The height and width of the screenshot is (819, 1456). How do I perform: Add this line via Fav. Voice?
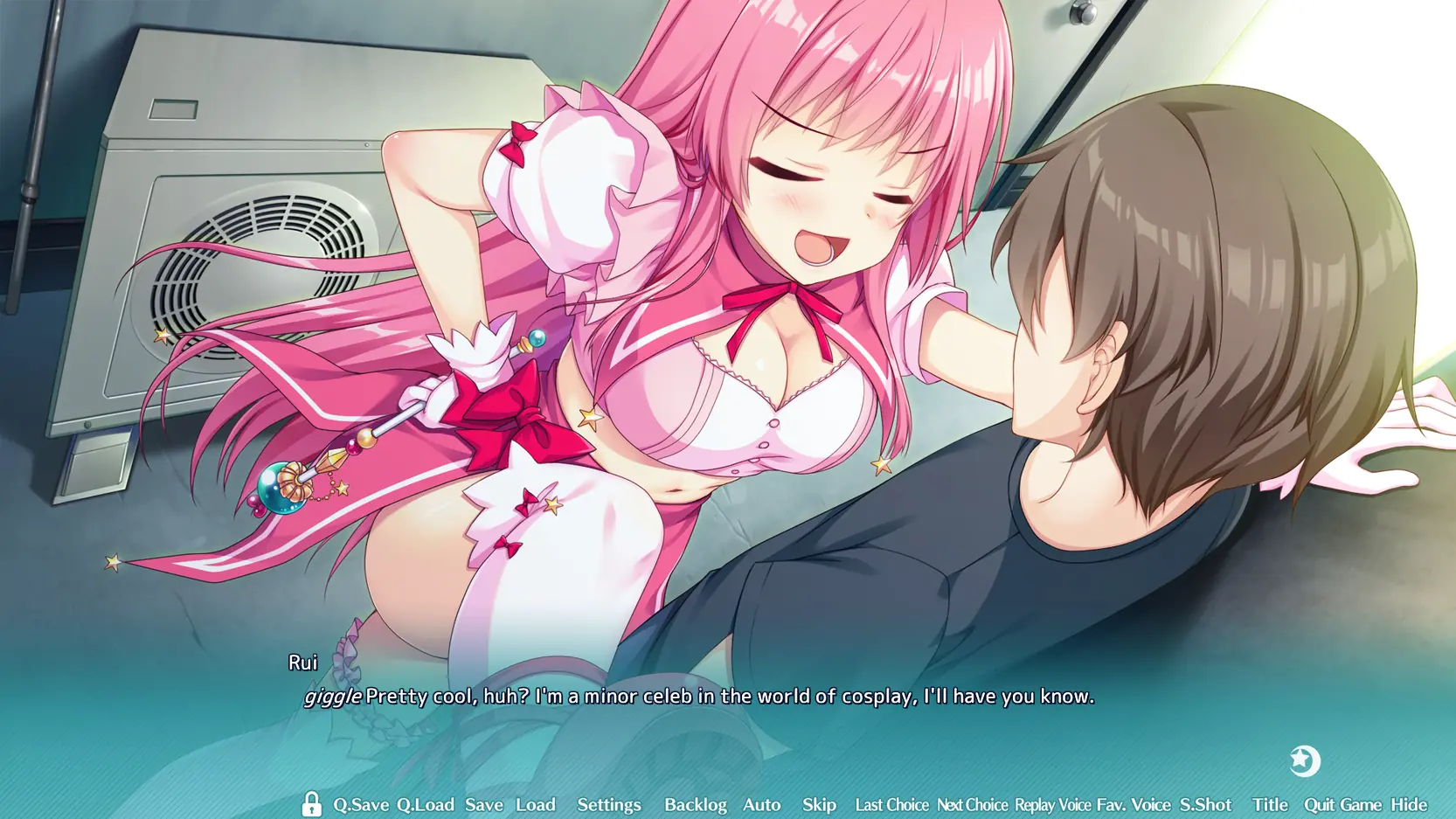pyautogui.click(x=1134, y=805)
